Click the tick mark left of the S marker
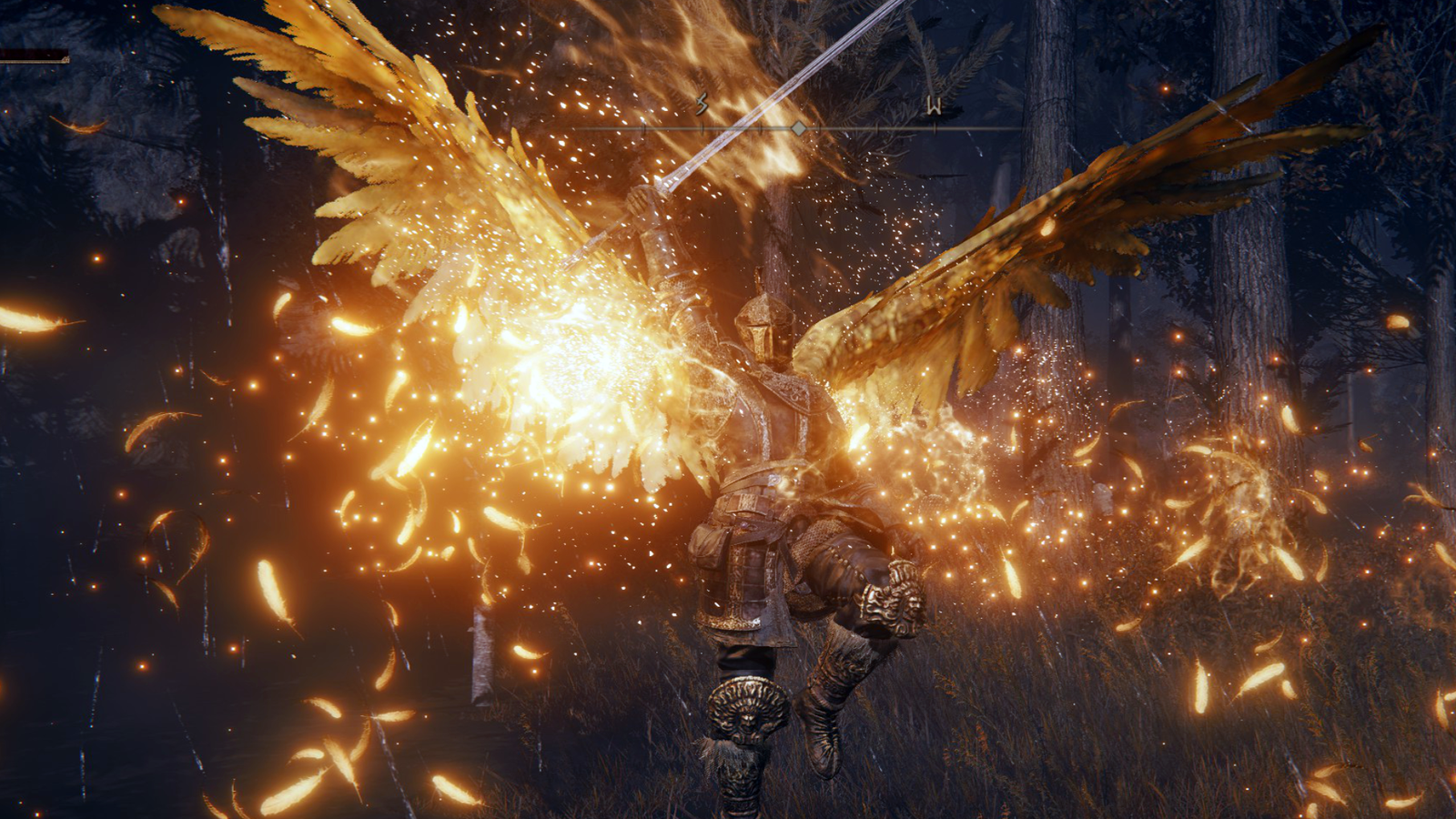 644,129
